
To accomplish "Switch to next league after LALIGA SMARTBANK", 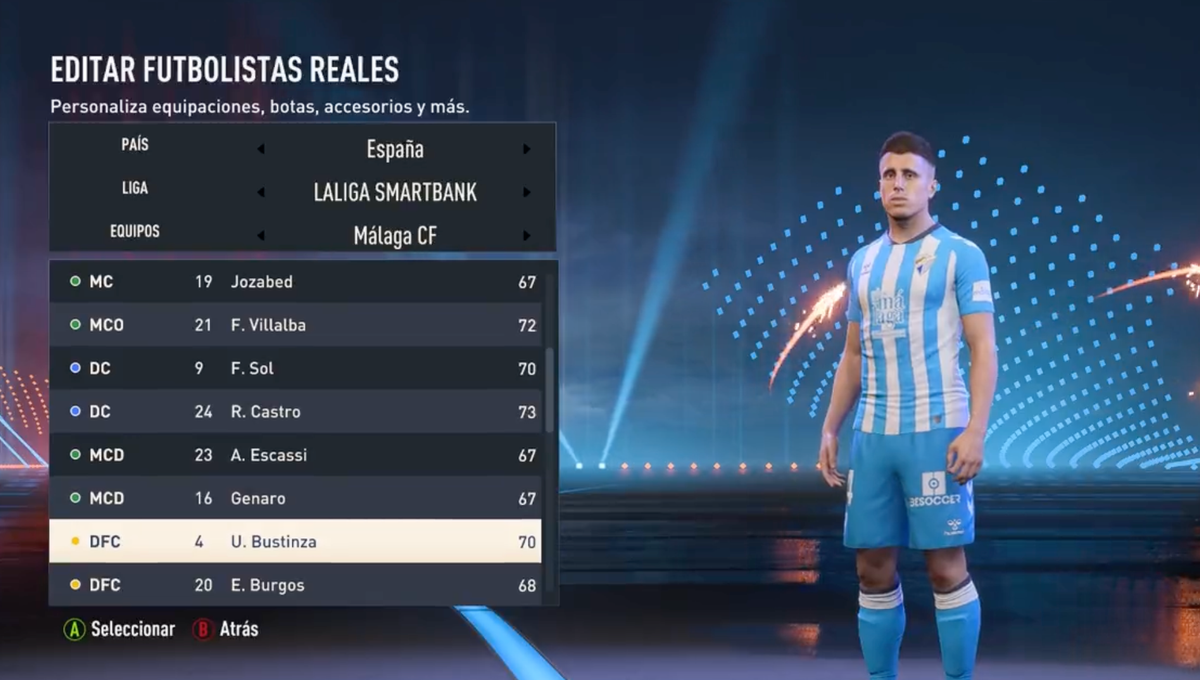I will (527, 193).
